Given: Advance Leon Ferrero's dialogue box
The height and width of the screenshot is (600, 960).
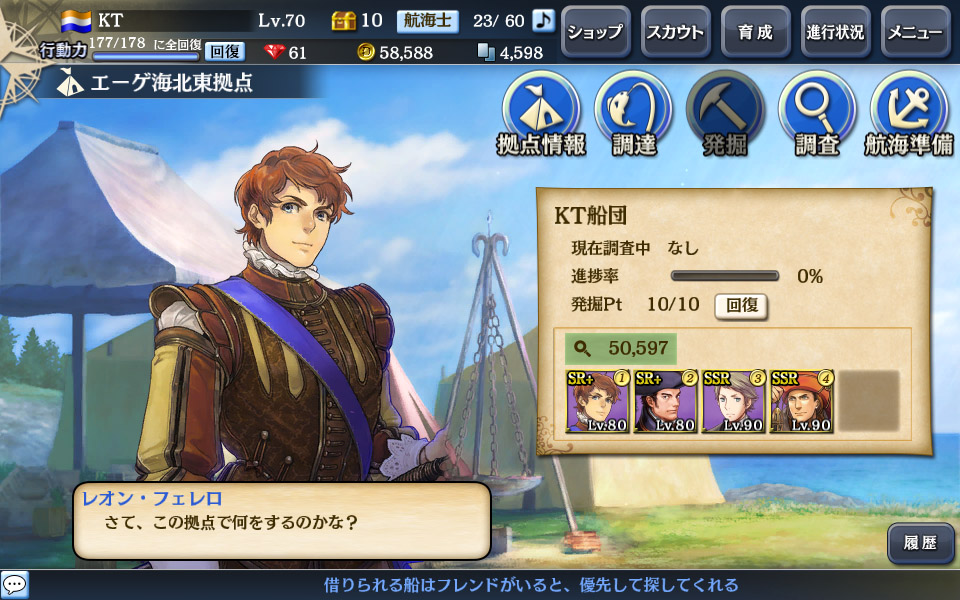Looking at the screenshot, I should [x=281, y=521].
